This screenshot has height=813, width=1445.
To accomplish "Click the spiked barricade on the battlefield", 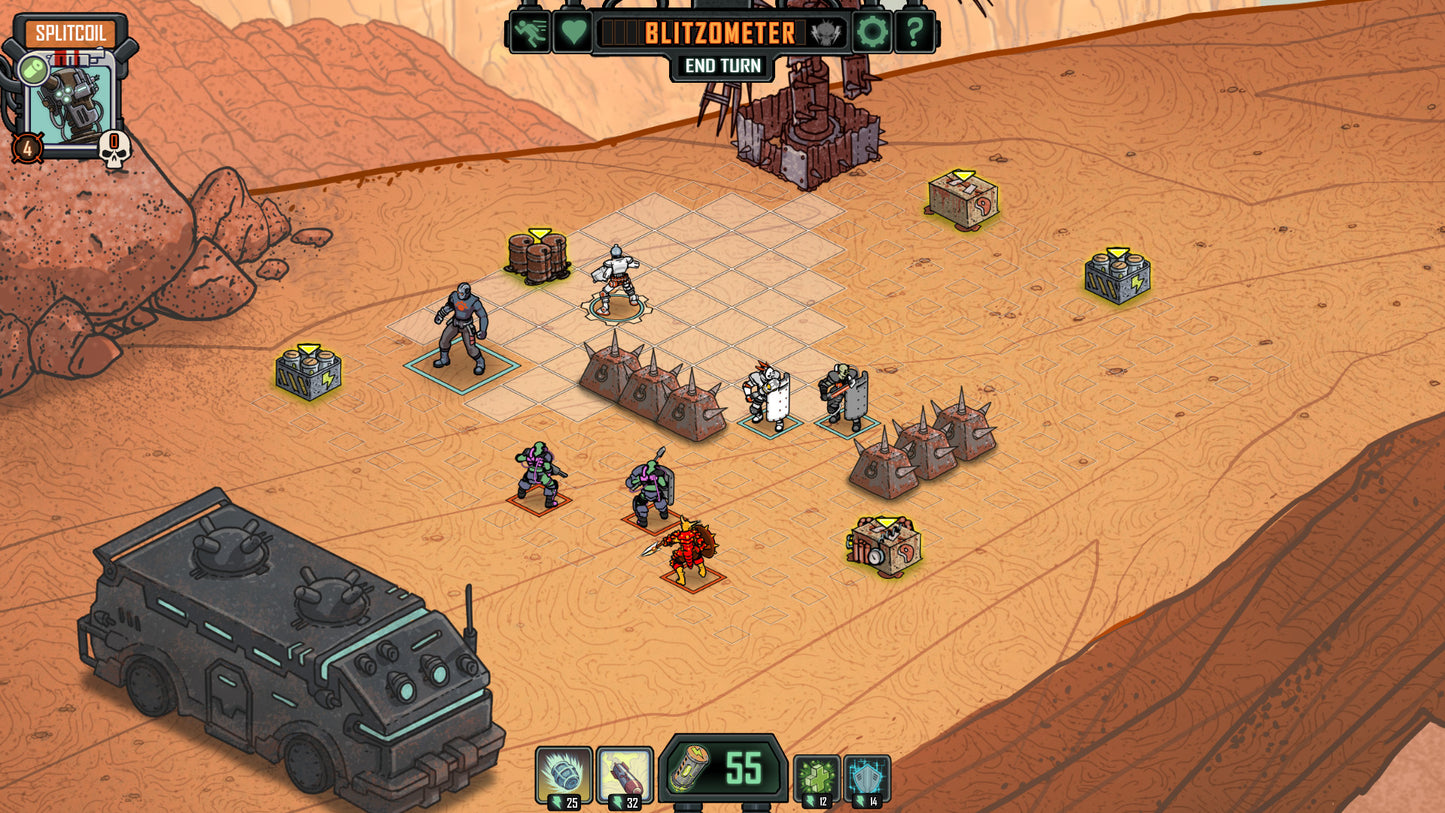I will [x=650, y=390].
